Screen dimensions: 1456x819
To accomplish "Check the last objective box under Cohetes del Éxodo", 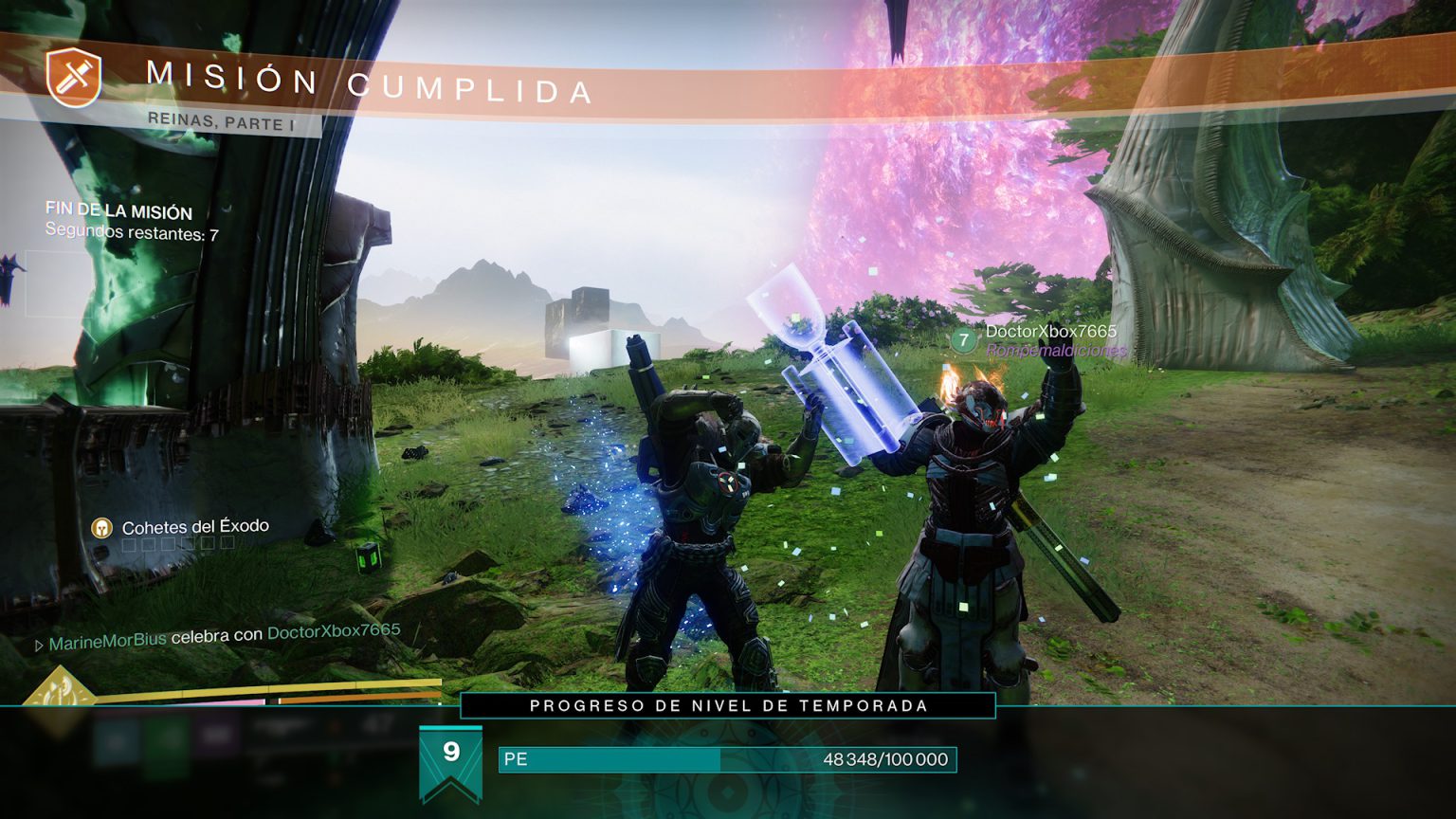I will 227,544.
